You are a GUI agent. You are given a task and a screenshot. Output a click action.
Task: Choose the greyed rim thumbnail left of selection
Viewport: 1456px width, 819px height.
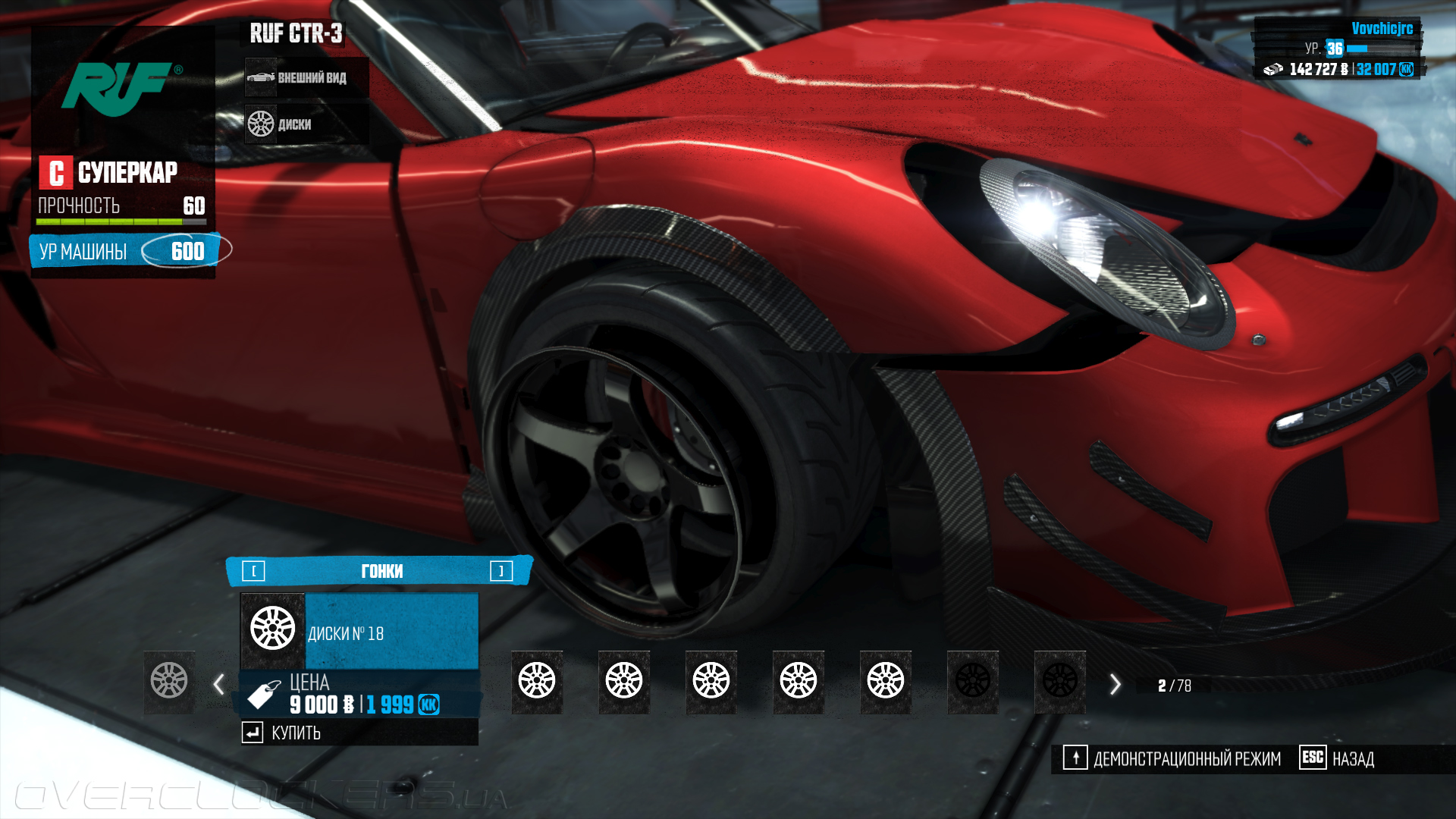(169, 680)
